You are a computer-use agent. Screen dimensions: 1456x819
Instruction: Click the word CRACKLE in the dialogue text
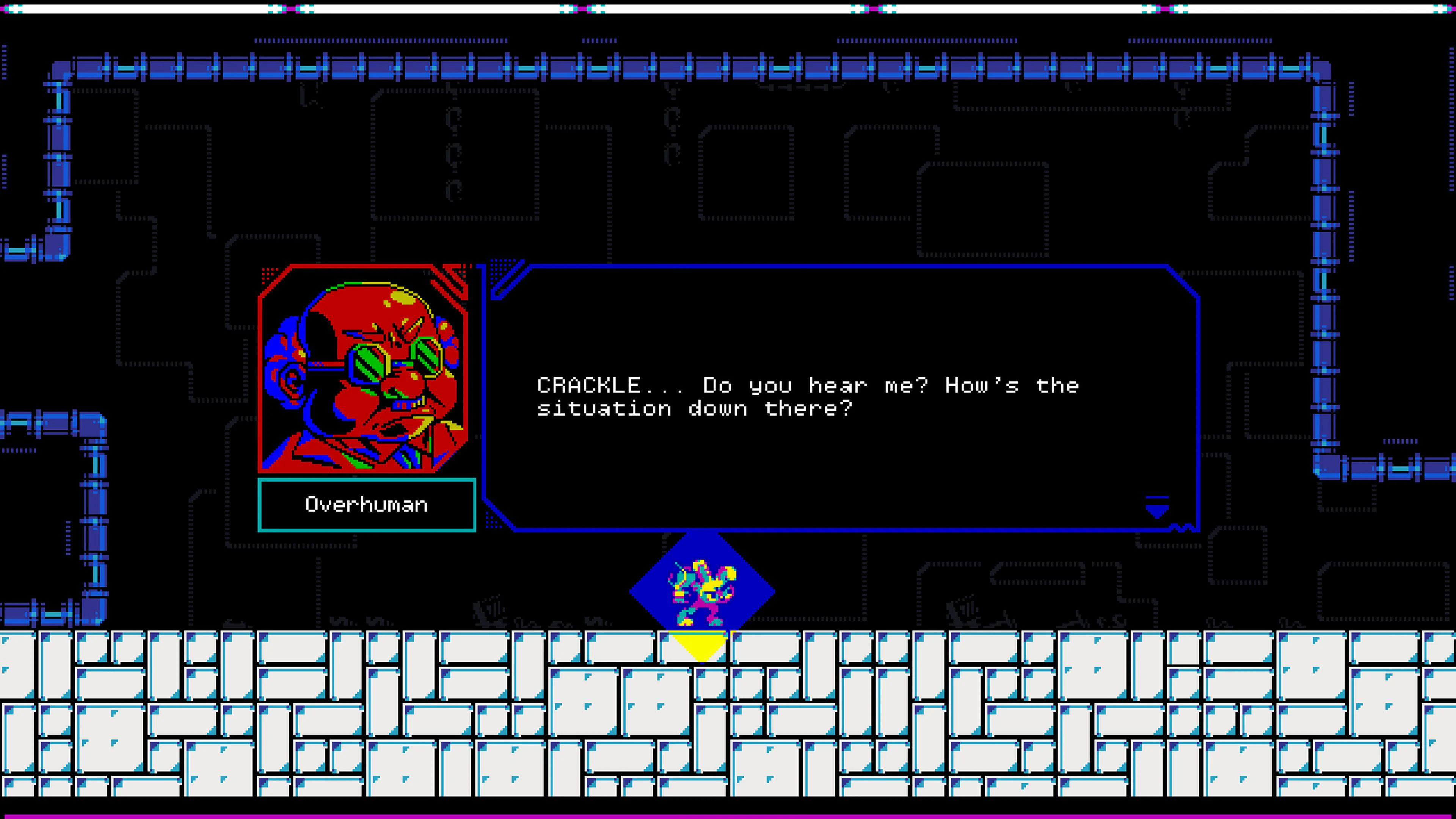[593, 386]
